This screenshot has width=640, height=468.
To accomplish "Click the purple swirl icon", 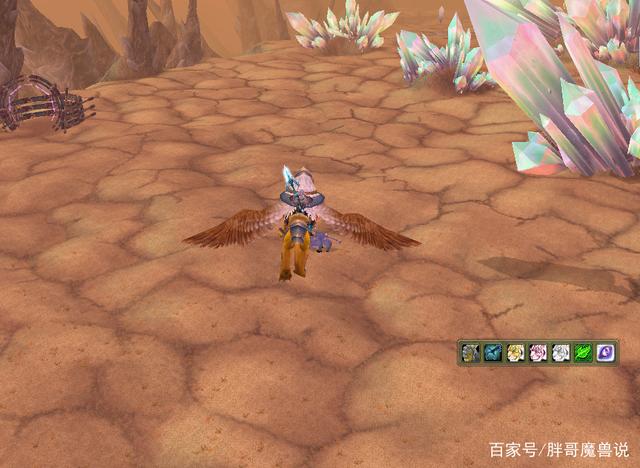I will 605,352.
